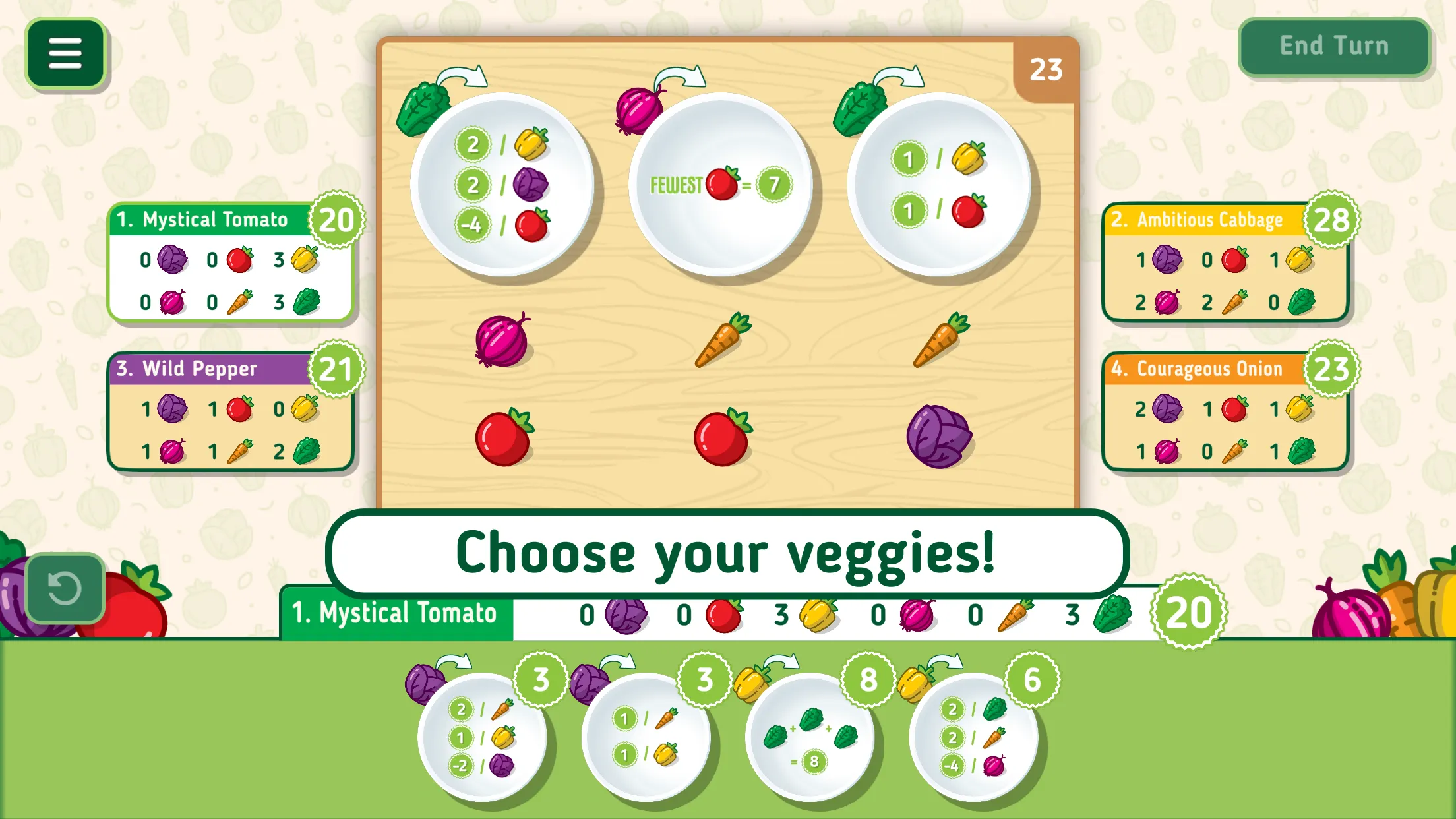Open the hamburger menu
This screenshot has height=819, width=1456.
65,53
